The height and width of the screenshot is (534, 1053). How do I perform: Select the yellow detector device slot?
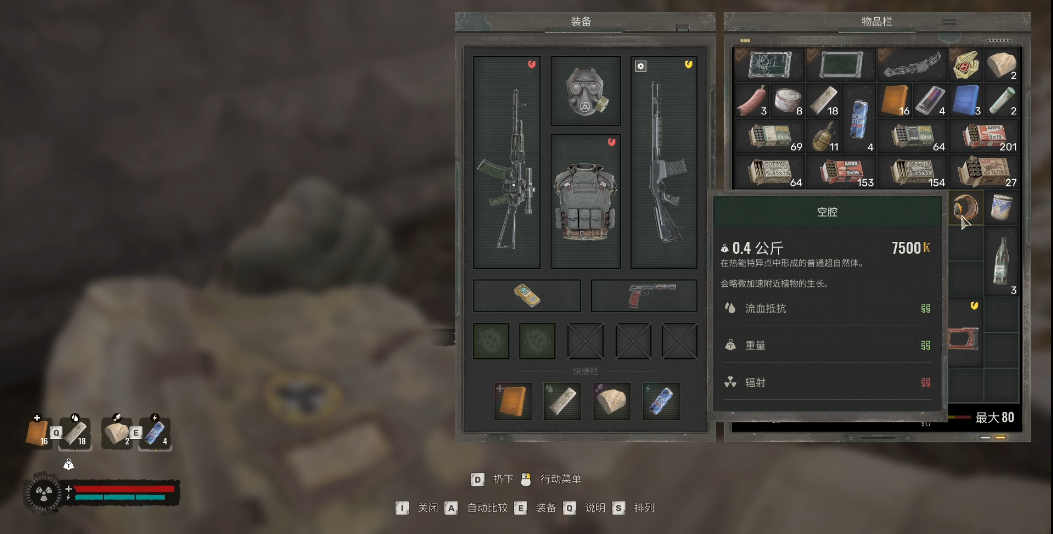[526, 295]
